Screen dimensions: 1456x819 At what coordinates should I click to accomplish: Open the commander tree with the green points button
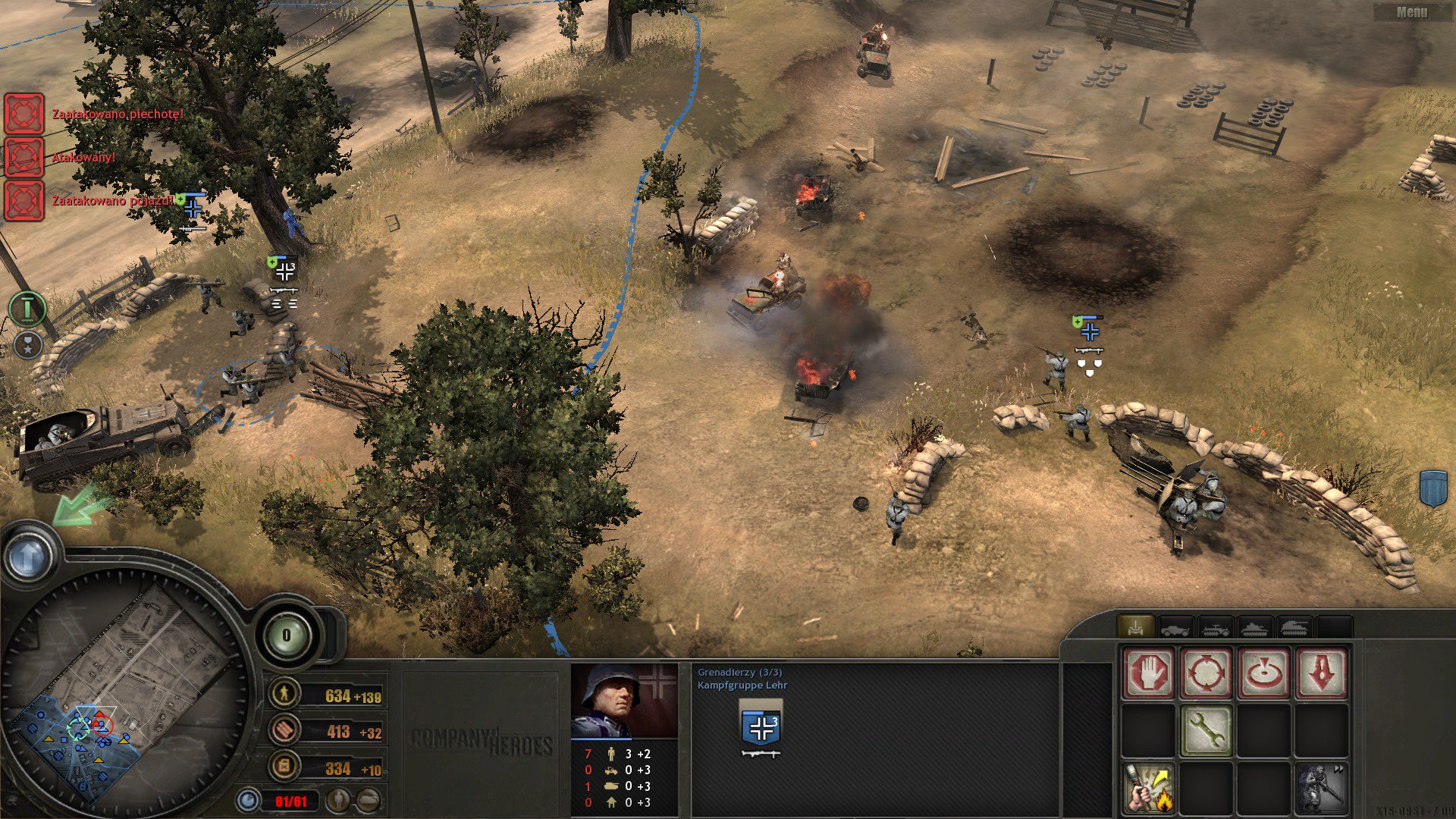[287, 635]
